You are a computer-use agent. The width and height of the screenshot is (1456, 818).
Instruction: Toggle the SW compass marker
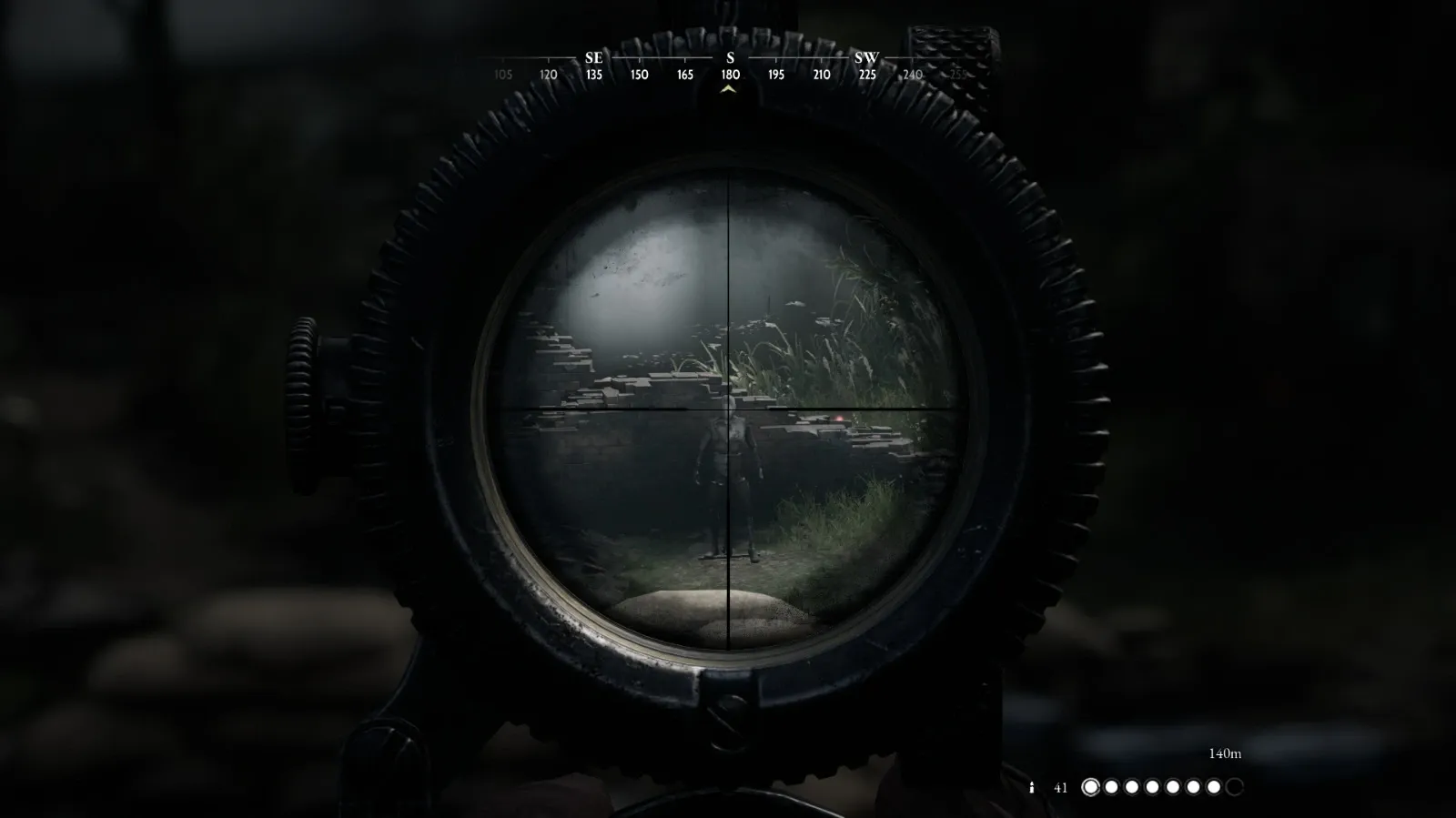(x=865, y=57)
